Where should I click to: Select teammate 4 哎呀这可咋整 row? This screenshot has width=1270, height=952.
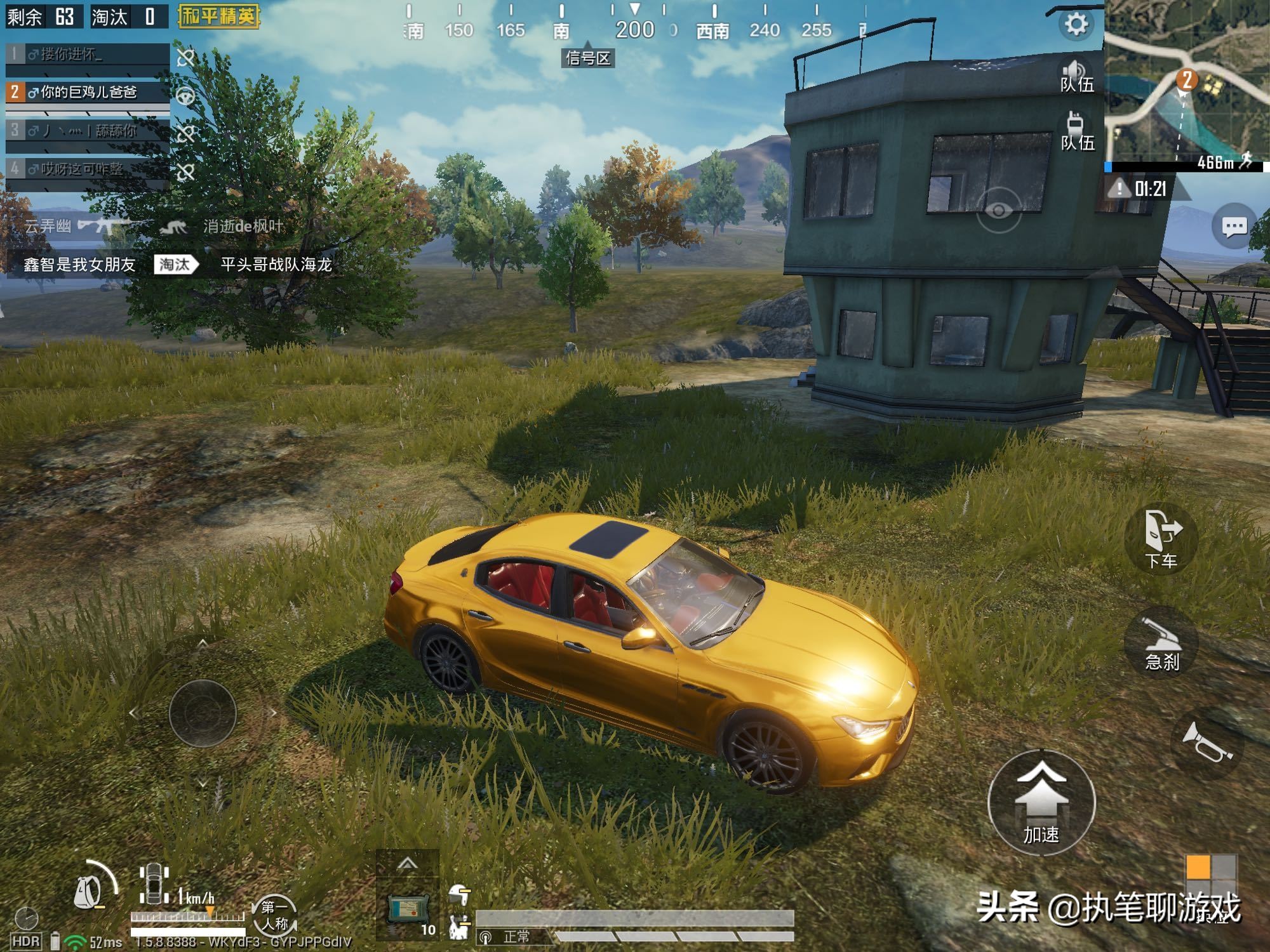88,169
